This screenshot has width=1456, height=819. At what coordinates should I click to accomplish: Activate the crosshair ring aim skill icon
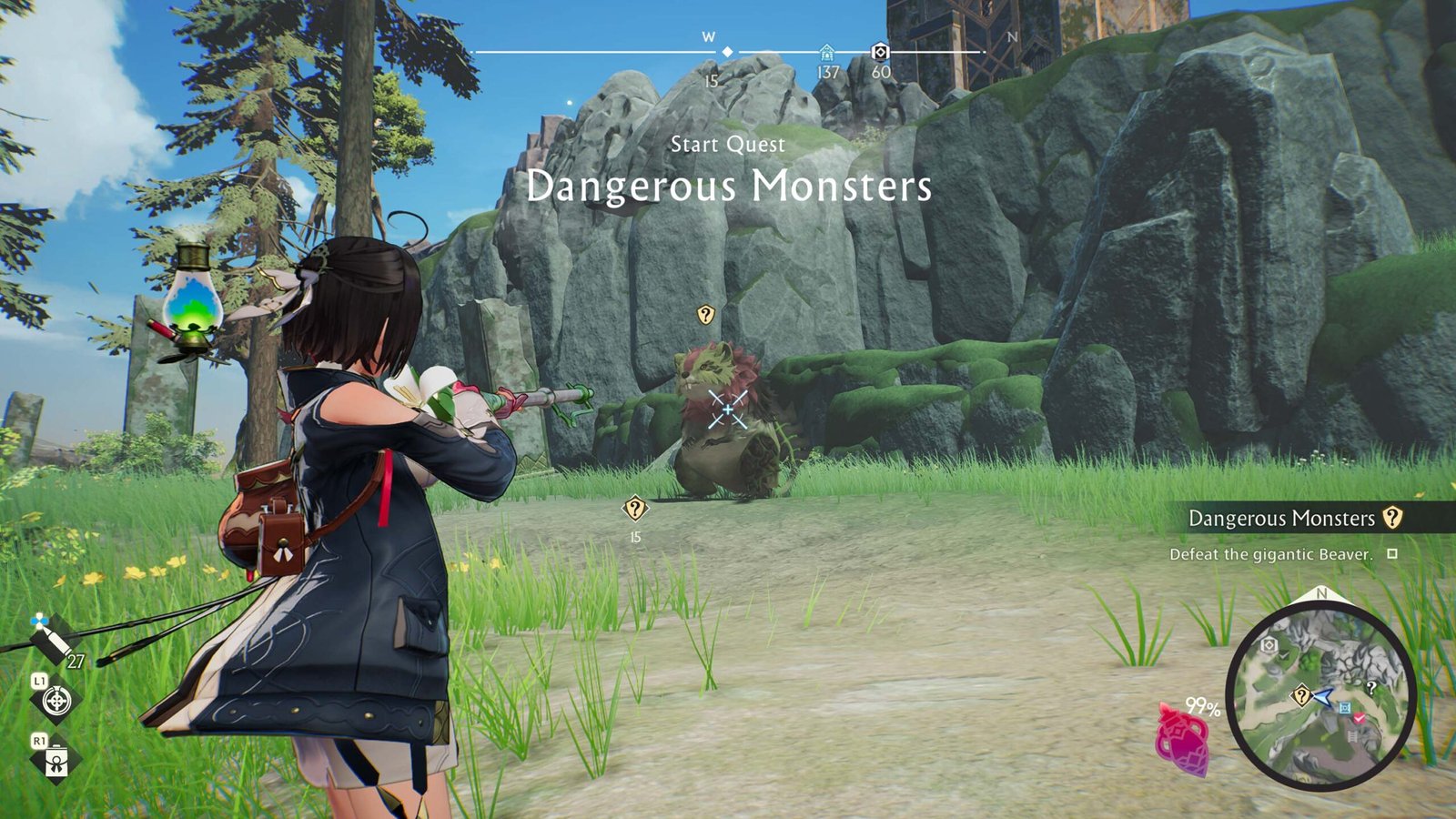tap(56, 701)
